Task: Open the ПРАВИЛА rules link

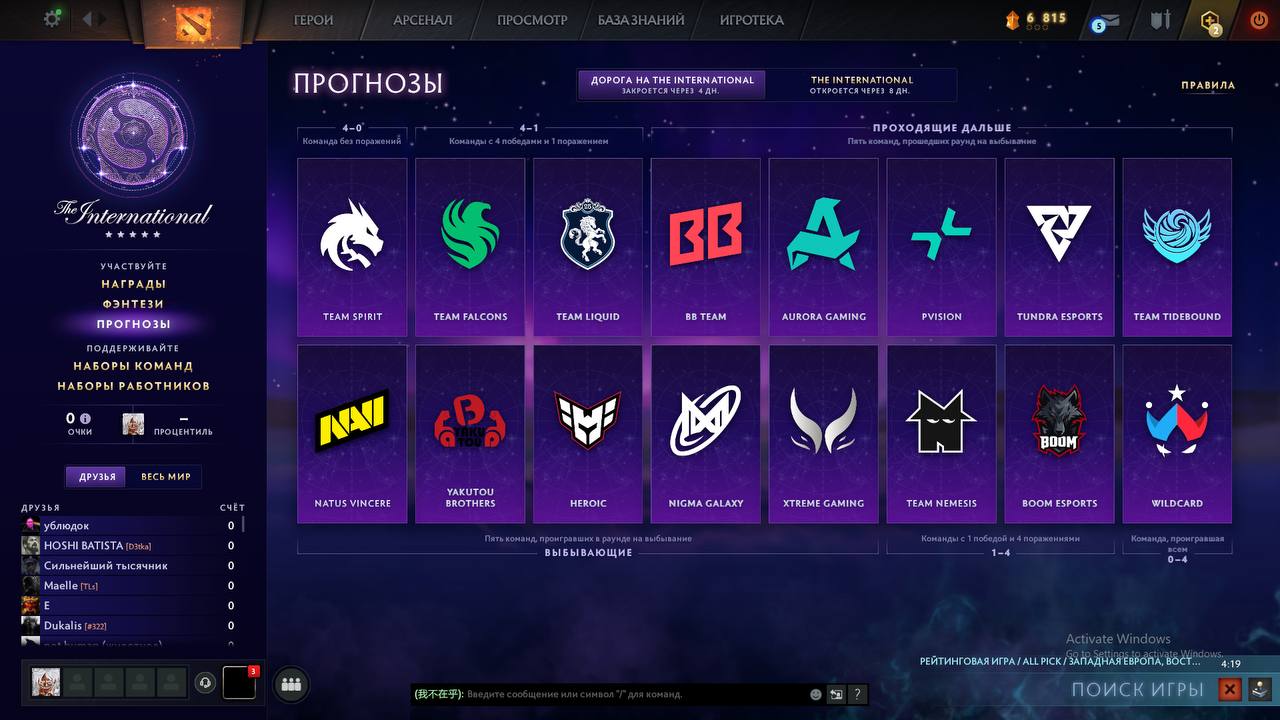Action: (1210, 85)
